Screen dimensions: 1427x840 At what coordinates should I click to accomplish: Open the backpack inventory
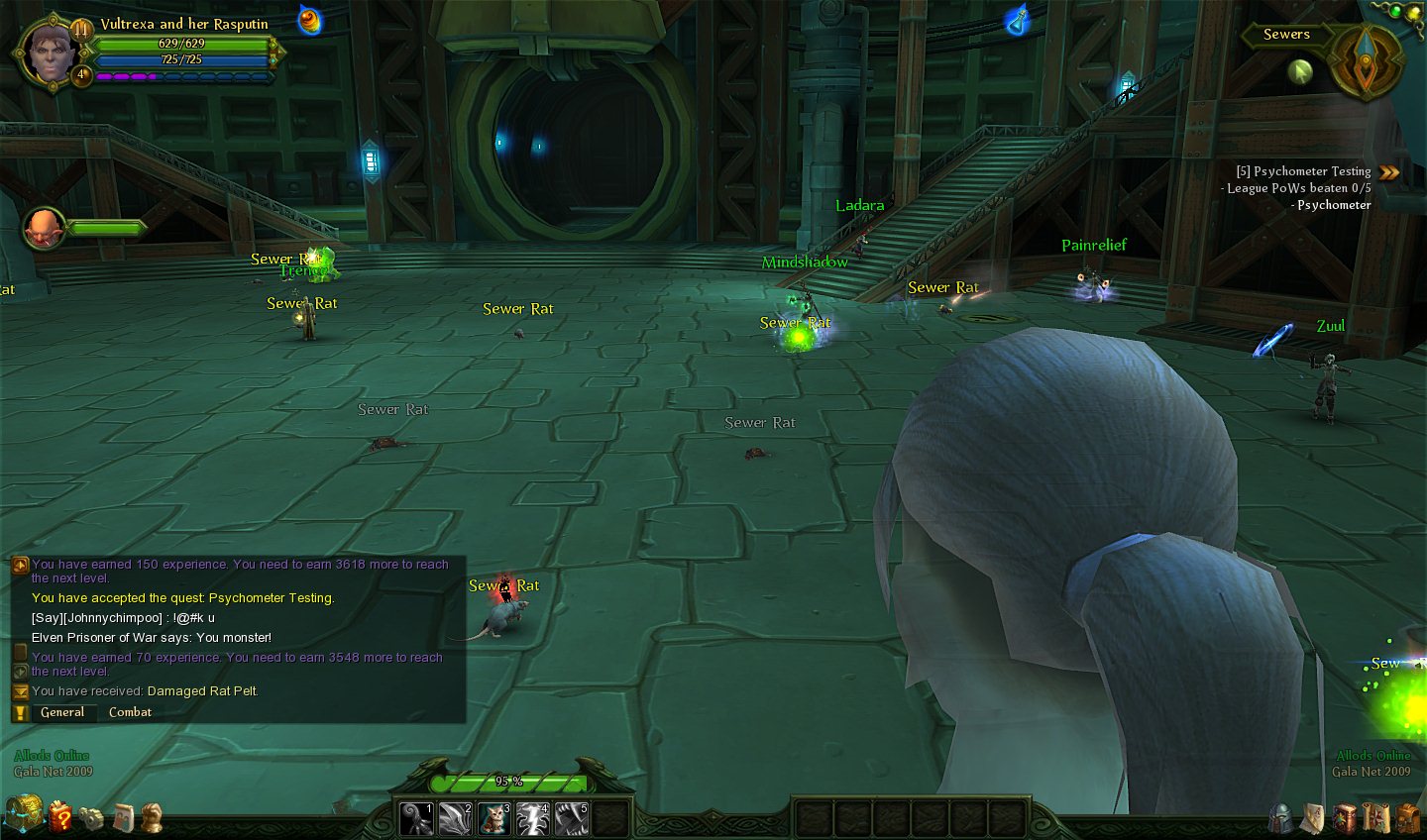click(x=1407, y=818)
